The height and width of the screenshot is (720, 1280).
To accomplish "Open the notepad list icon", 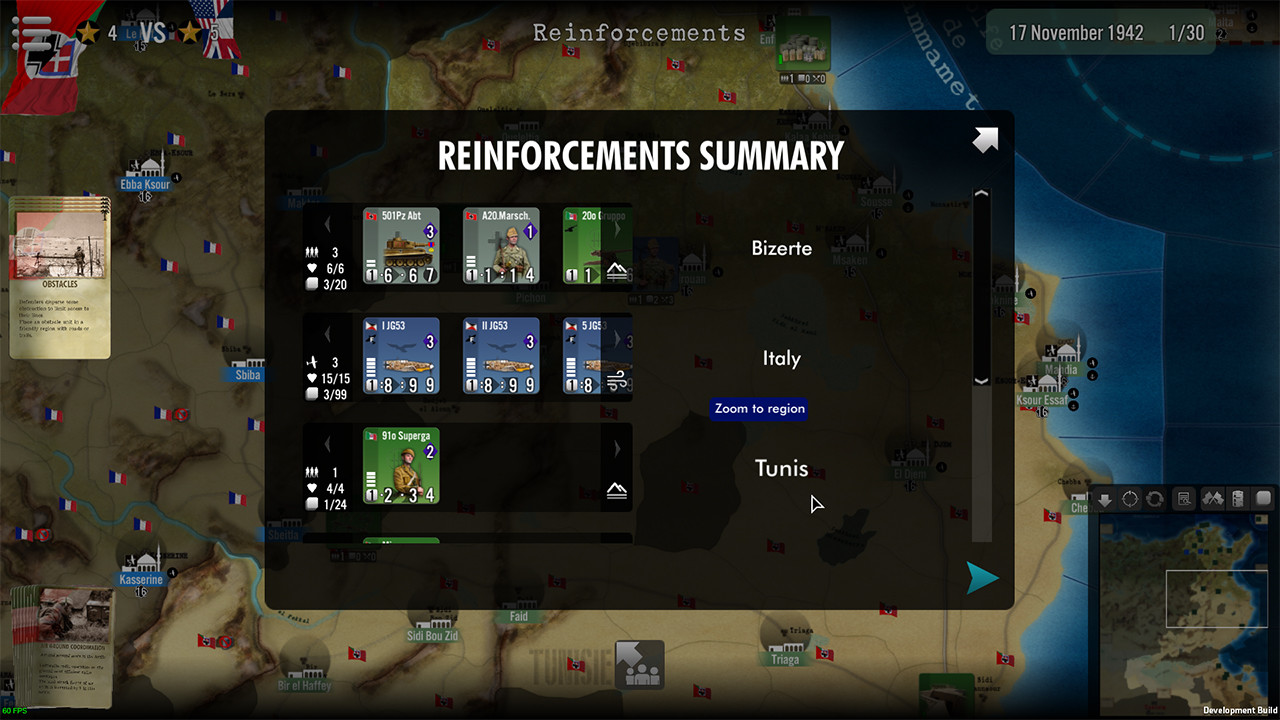I will tap(1240, 497).
